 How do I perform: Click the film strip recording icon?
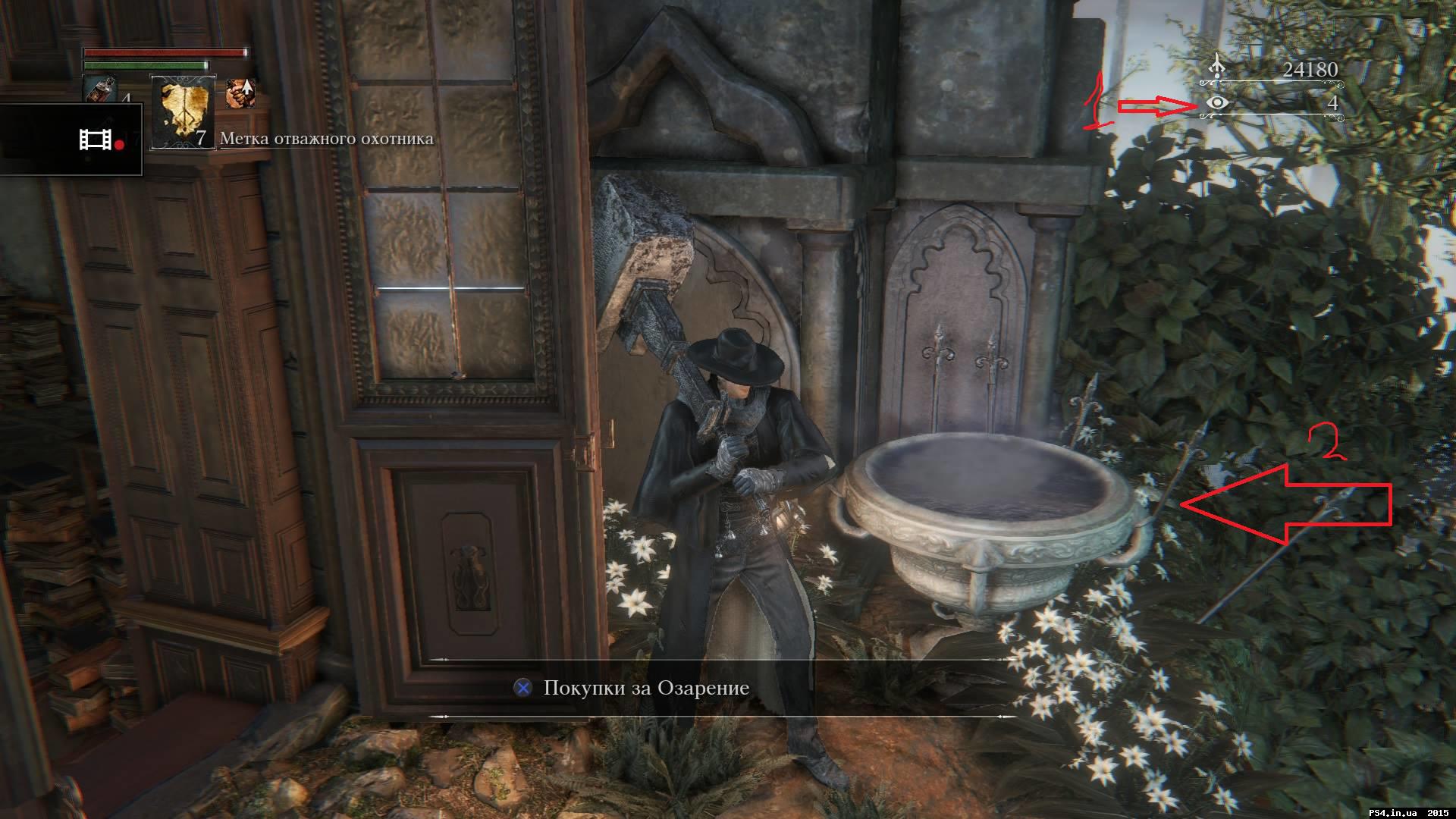pyautogui.click(x=95, y=140)
